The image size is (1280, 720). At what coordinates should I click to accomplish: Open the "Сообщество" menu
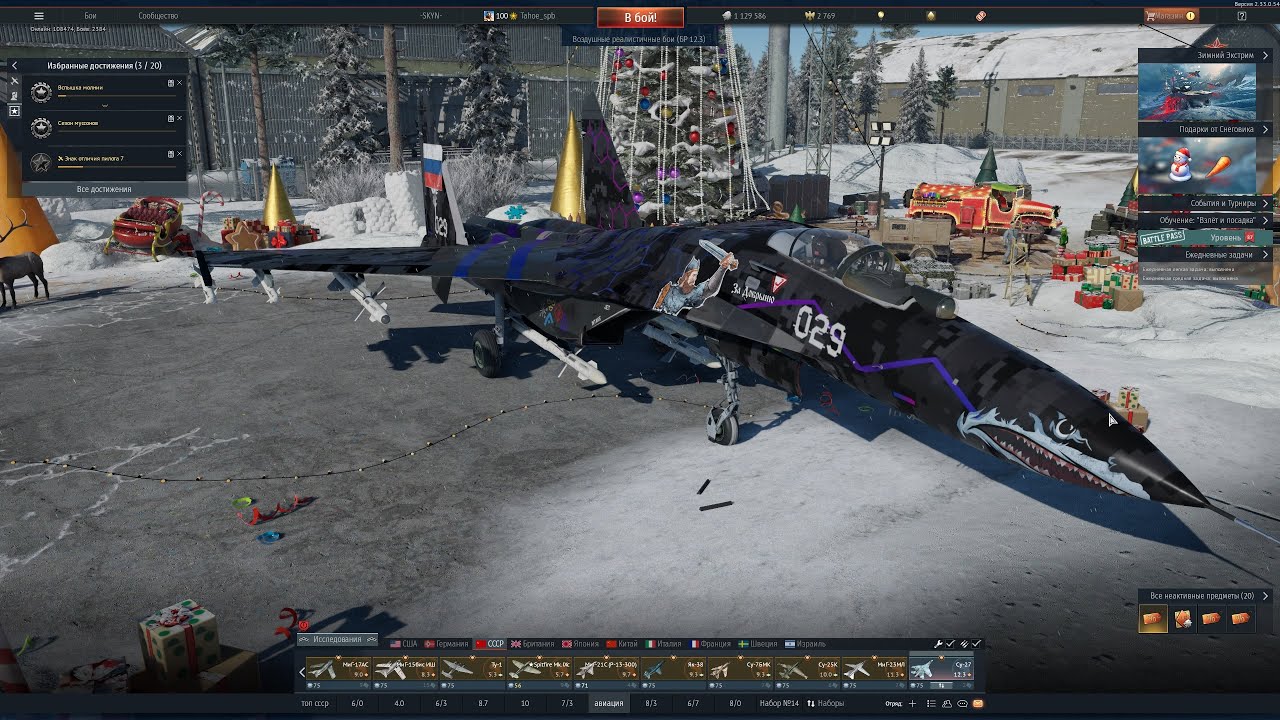(x=158, y=16)
